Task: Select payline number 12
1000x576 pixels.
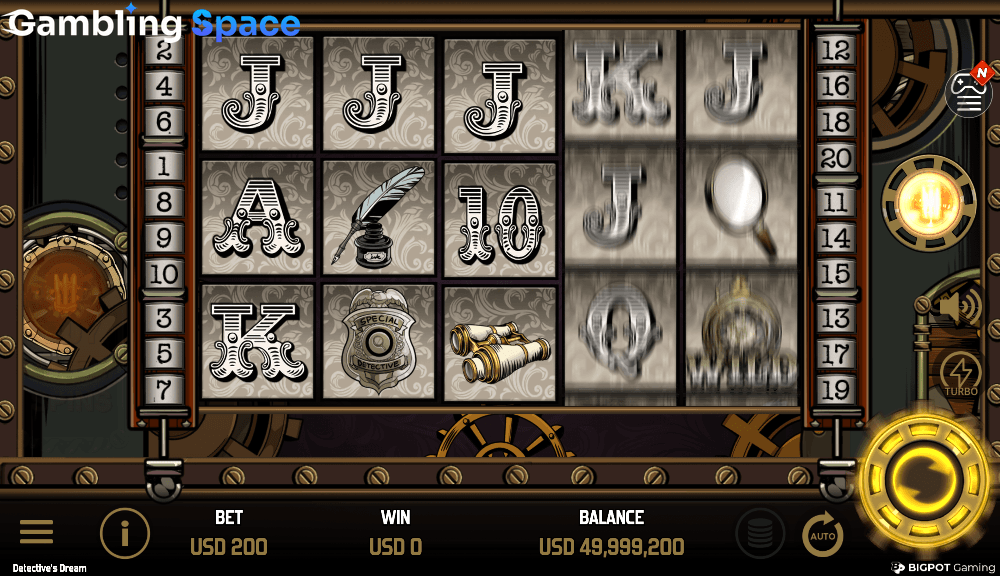Action: click(x=834, y=49)
